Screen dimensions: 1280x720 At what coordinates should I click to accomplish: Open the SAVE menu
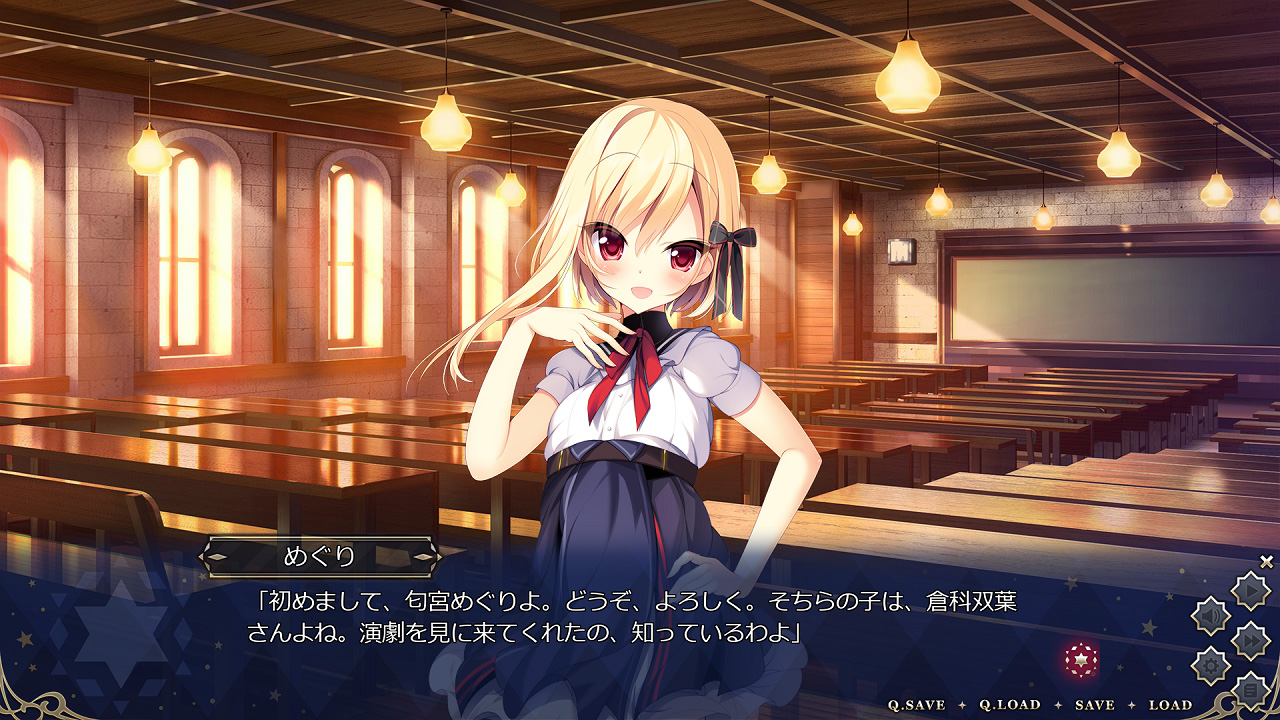(x=1094, y=705)
